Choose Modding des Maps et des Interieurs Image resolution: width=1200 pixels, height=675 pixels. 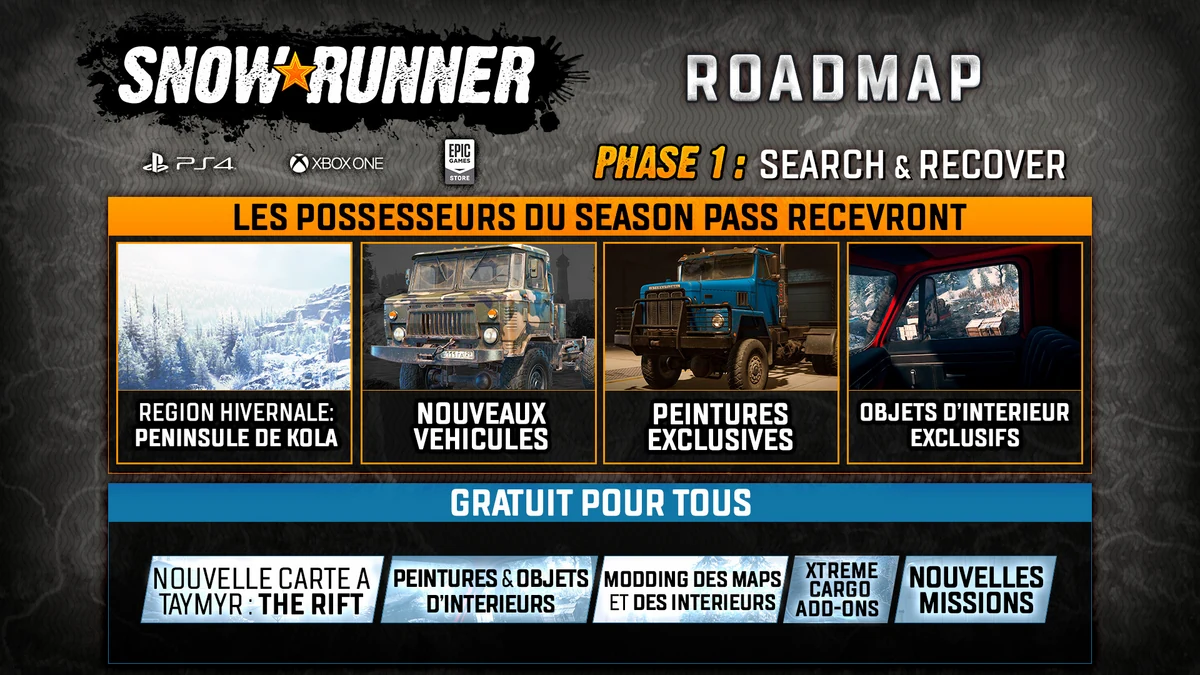tap(691, 590)
